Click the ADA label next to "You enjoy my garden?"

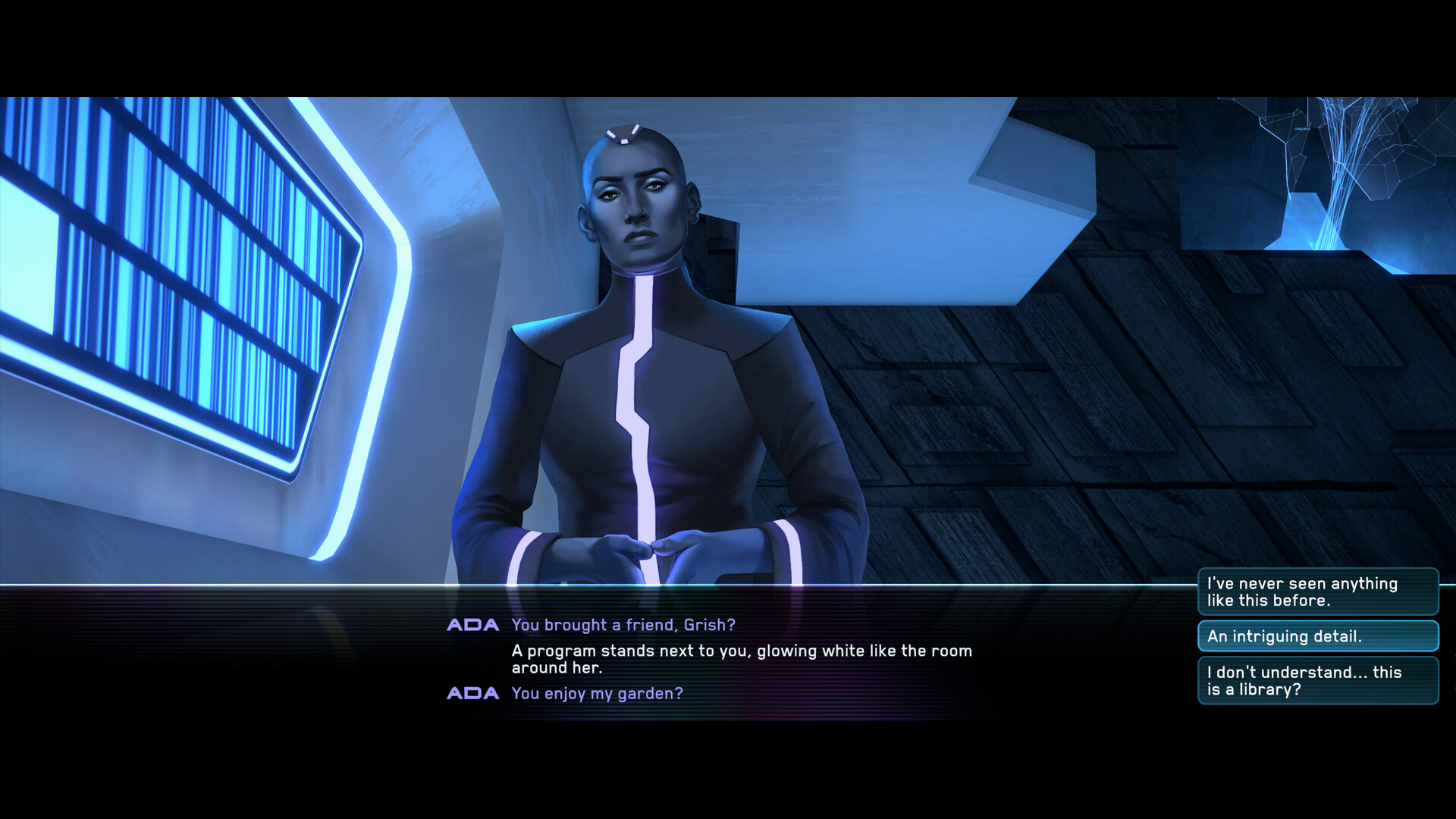coord(472,693)
